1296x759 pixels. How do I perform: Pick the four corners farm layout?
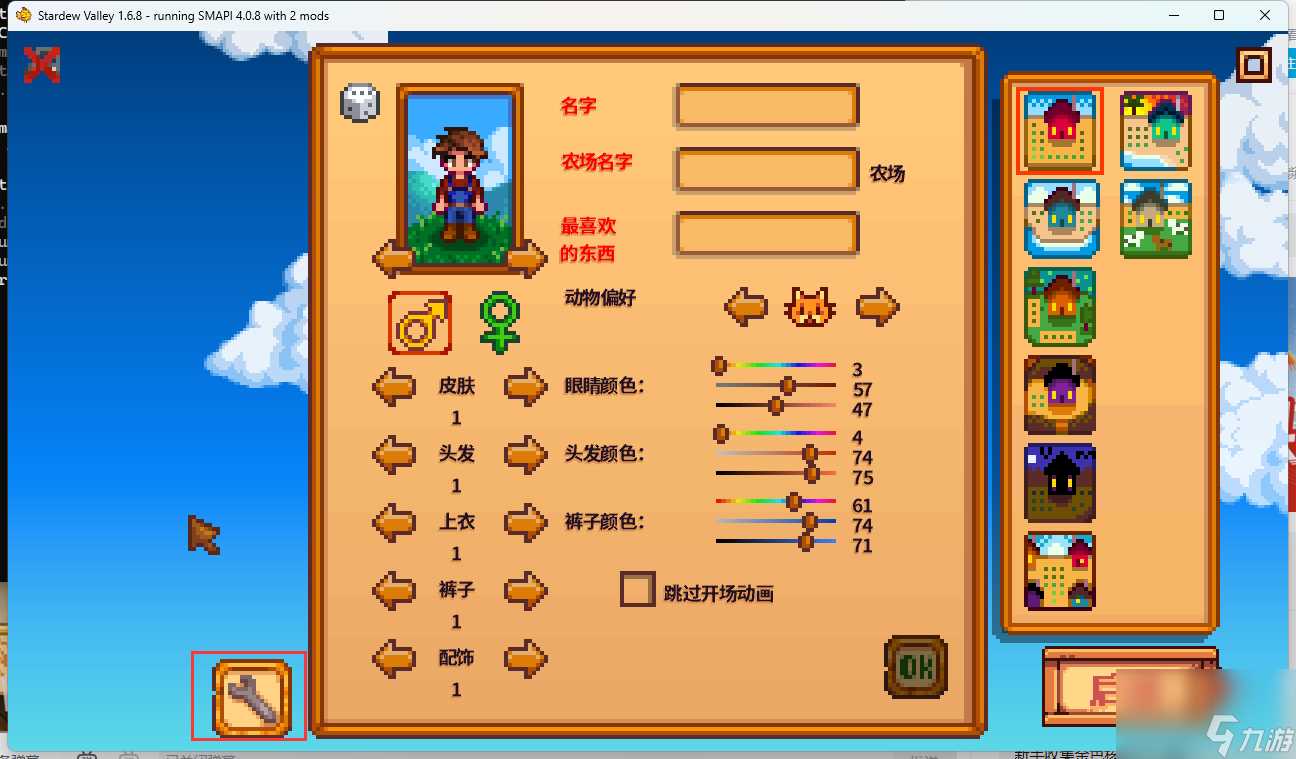1059,570
